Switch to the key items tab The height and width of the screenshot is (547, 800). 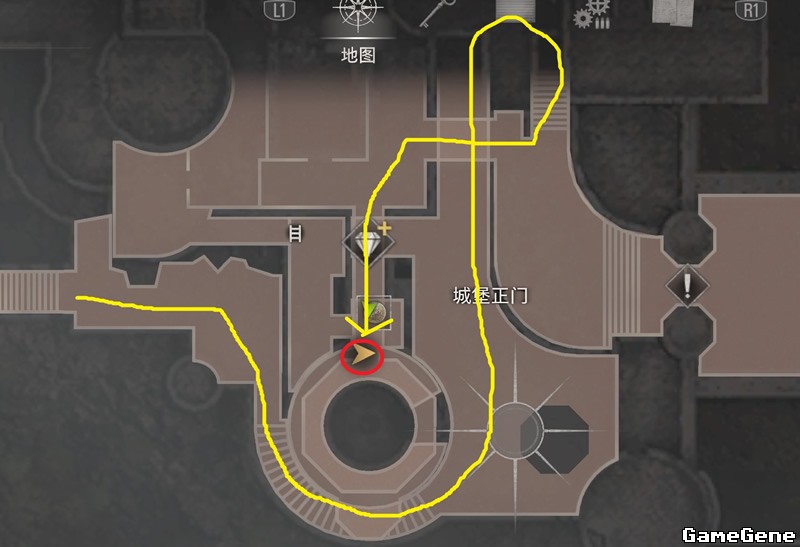(432, 14)
